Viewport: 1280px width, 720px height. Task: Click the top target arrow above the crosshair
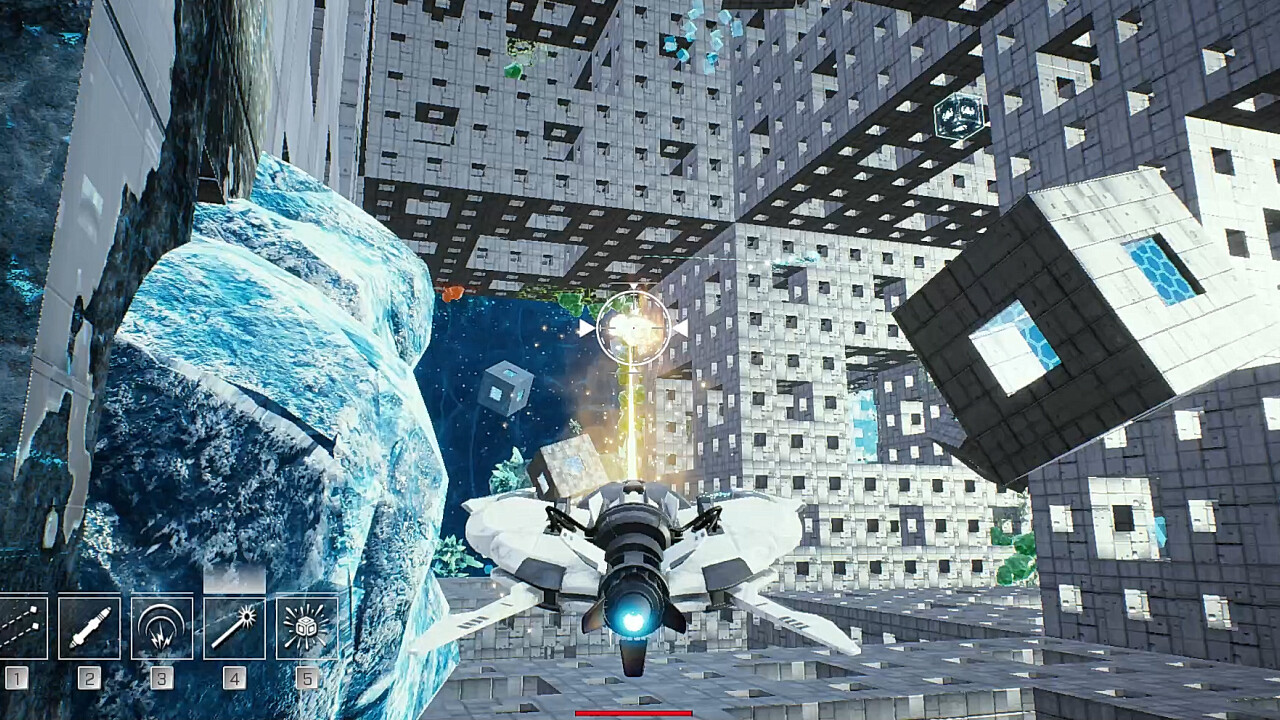click(634, 287)
